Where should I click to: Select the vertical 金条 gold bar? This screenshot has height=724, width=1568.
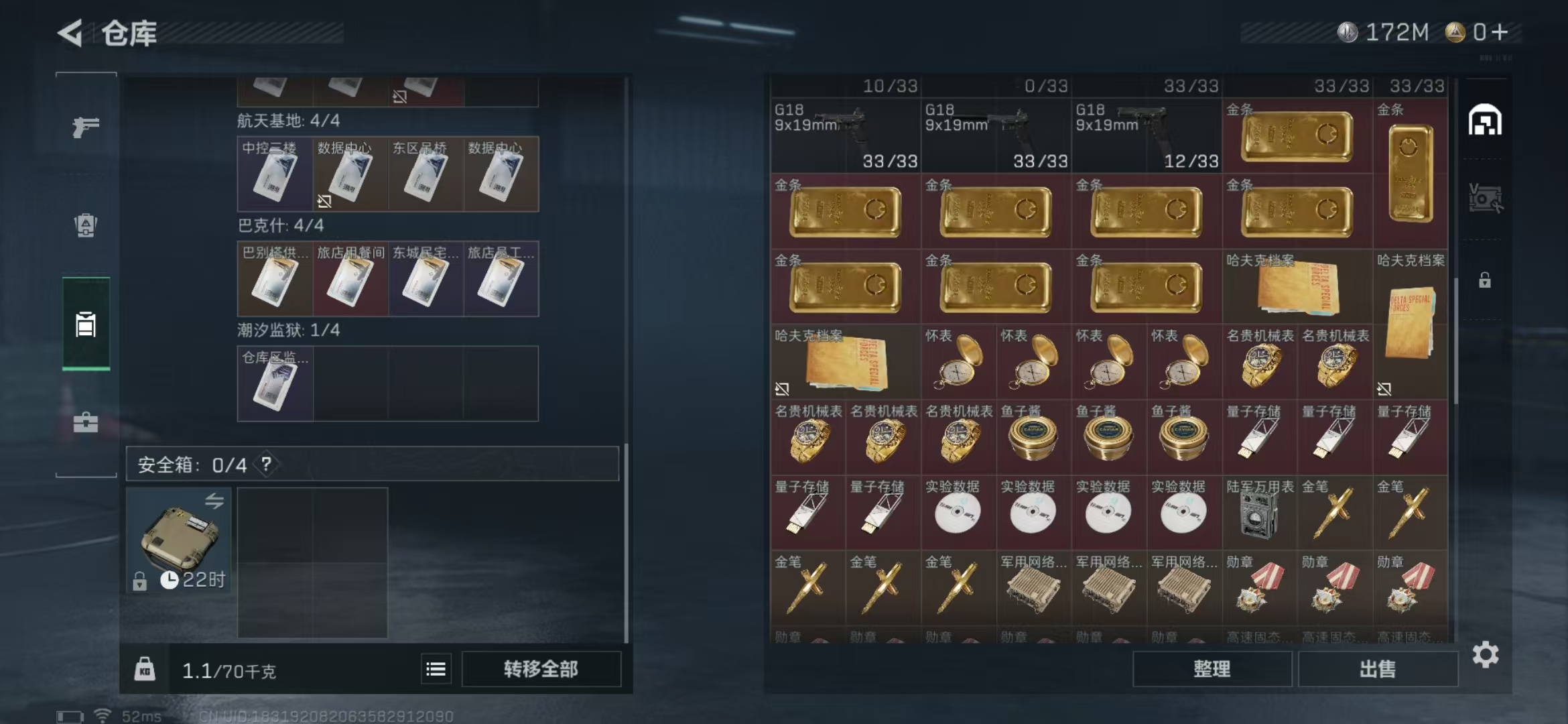coord(1411,173)
